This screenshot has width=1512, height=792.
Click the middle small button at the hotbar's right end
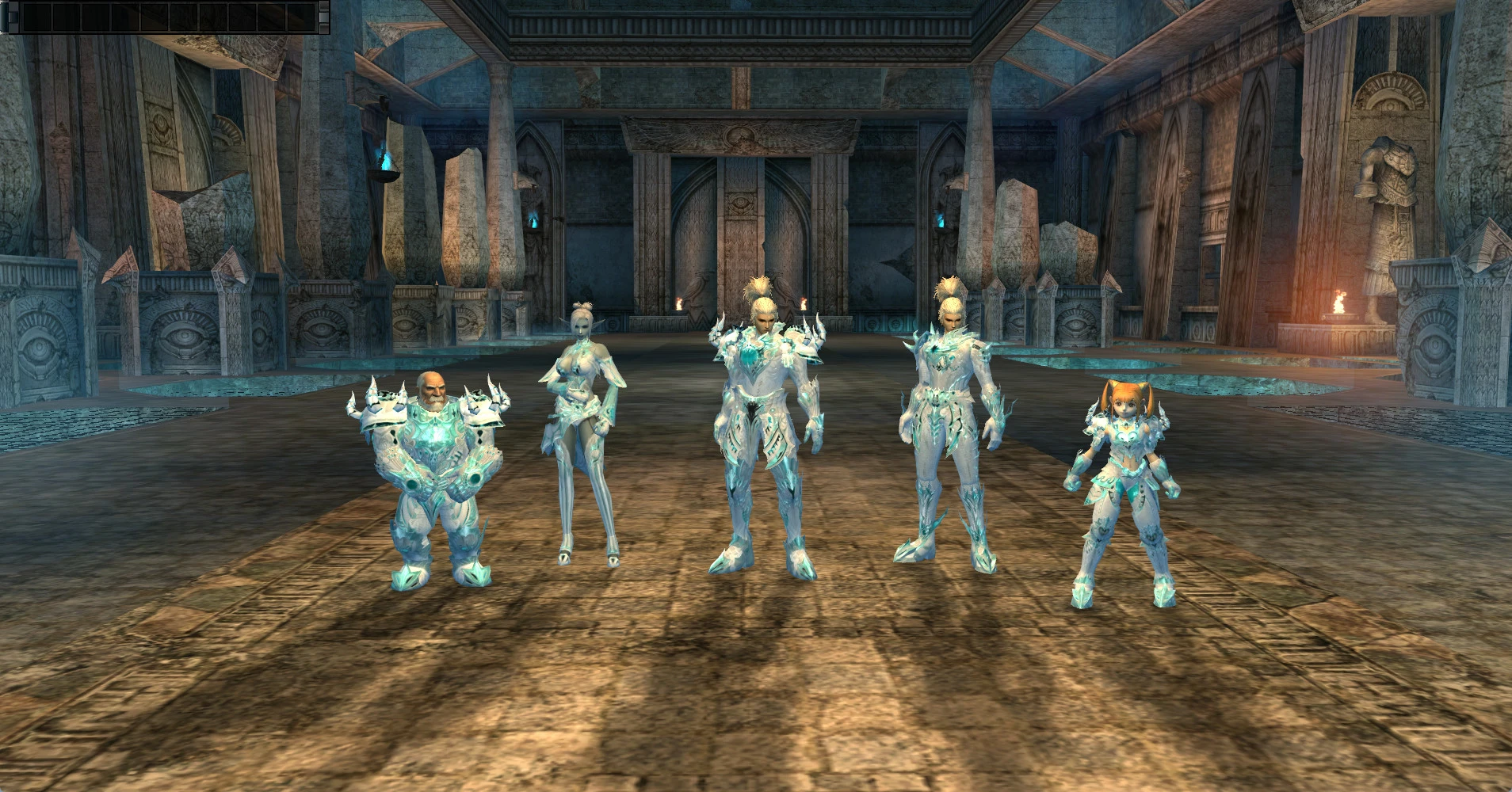(x=323, y=17)
